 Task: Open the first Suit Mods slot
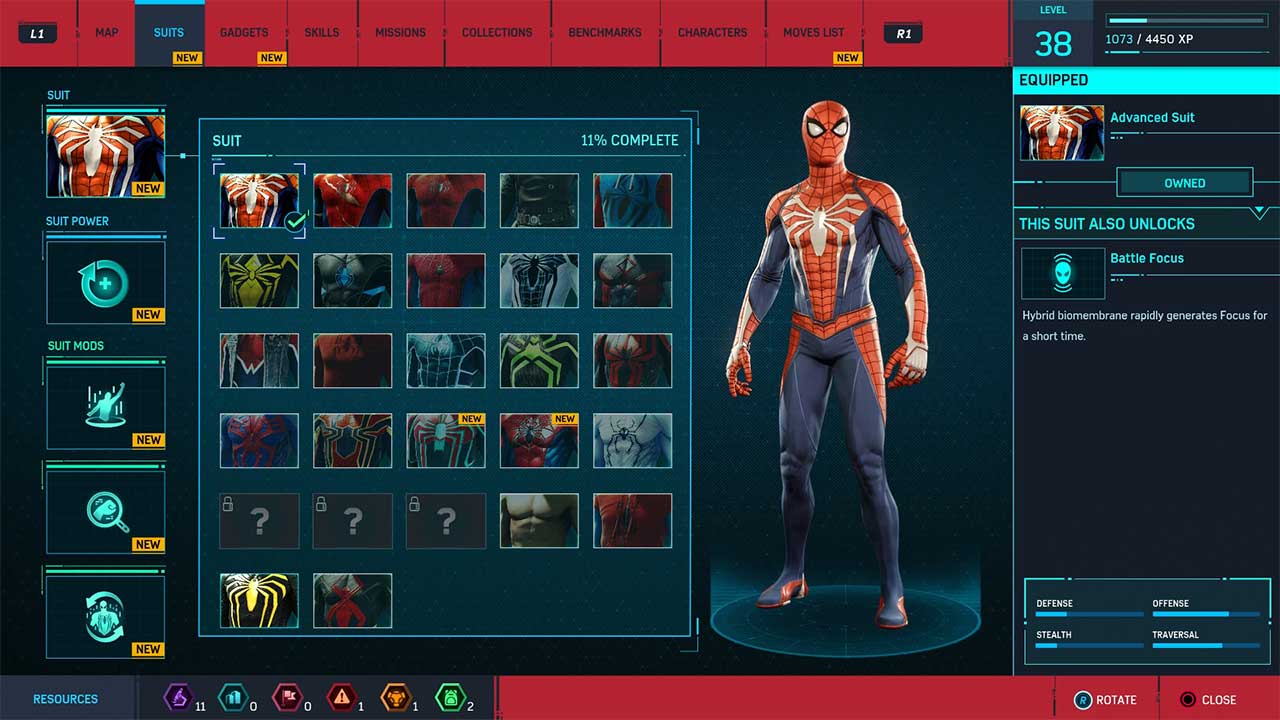(x=105, y=406)
